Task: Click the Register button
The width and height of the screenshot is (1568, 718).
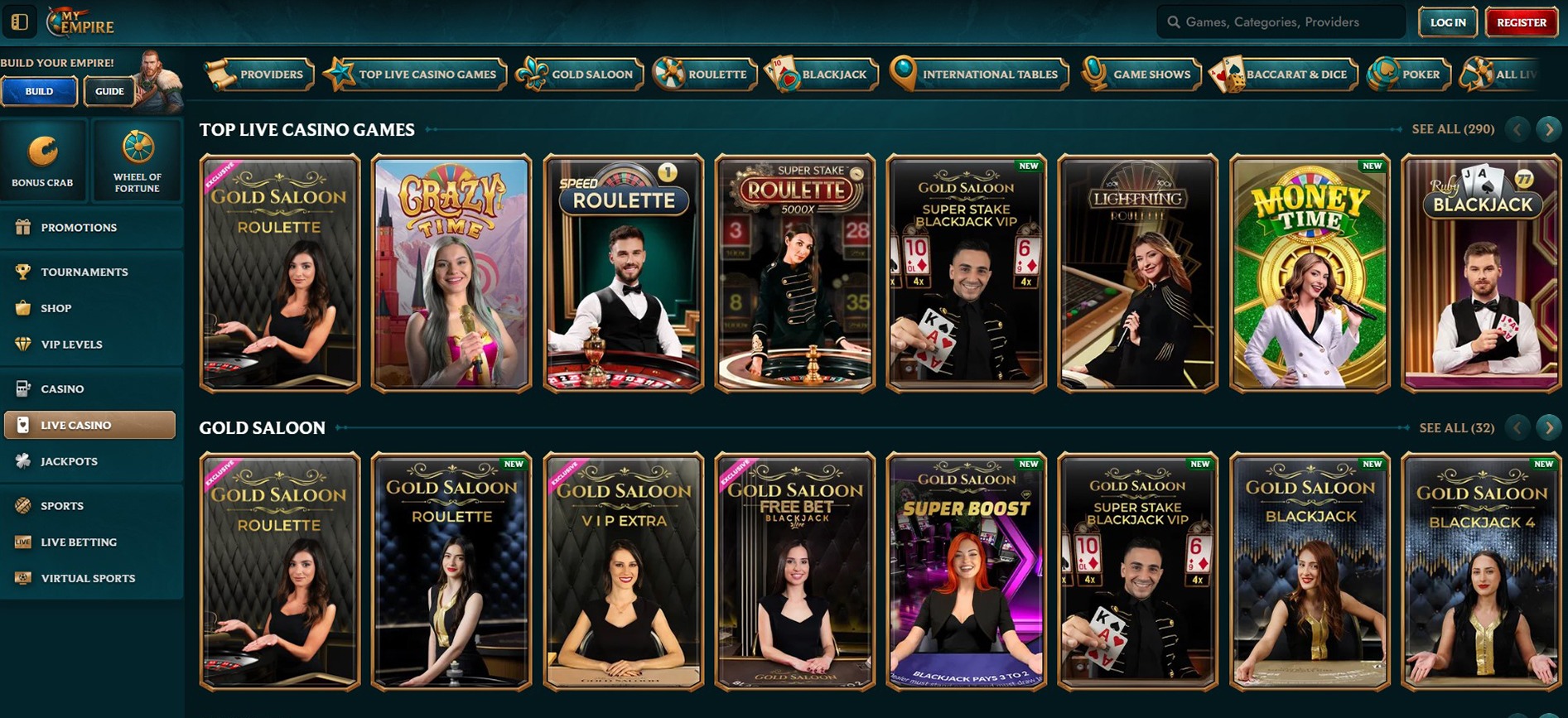Action: click(1520, 22)
